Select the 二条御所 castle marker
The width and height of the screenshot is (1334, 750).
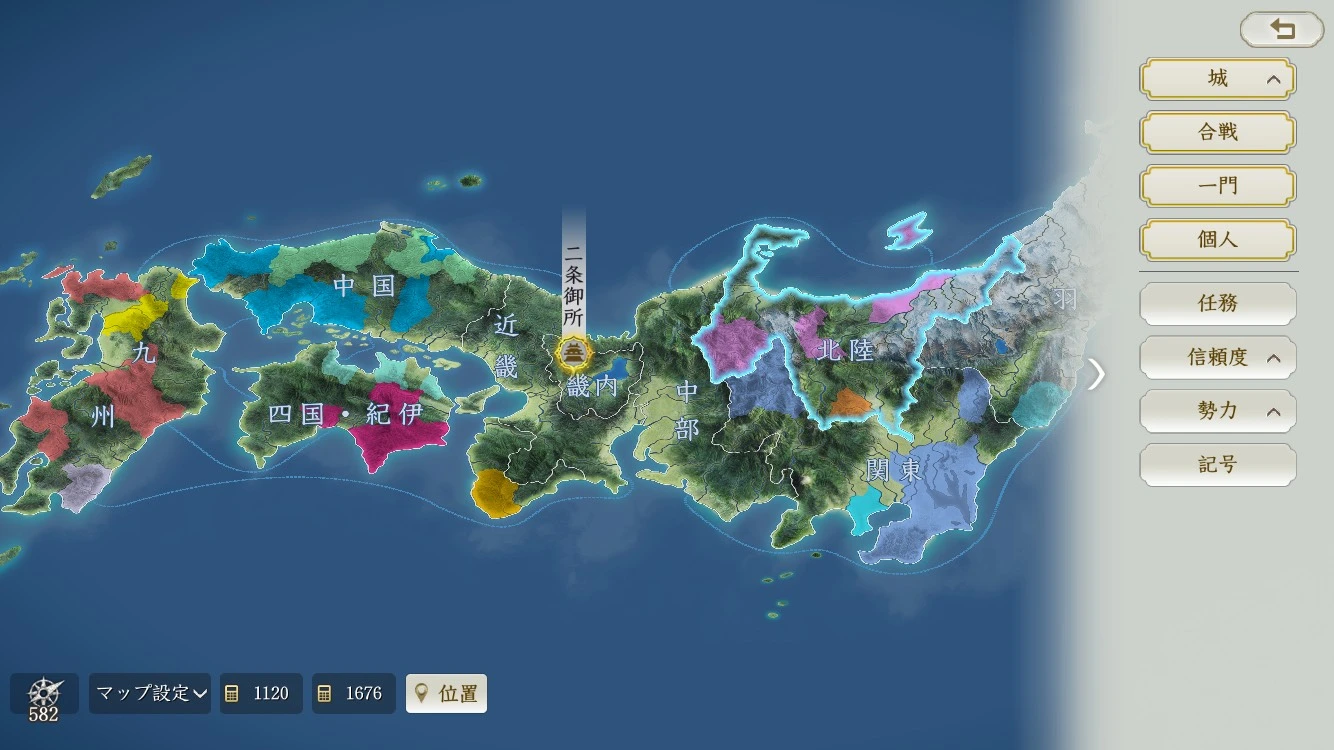(574, 352)
